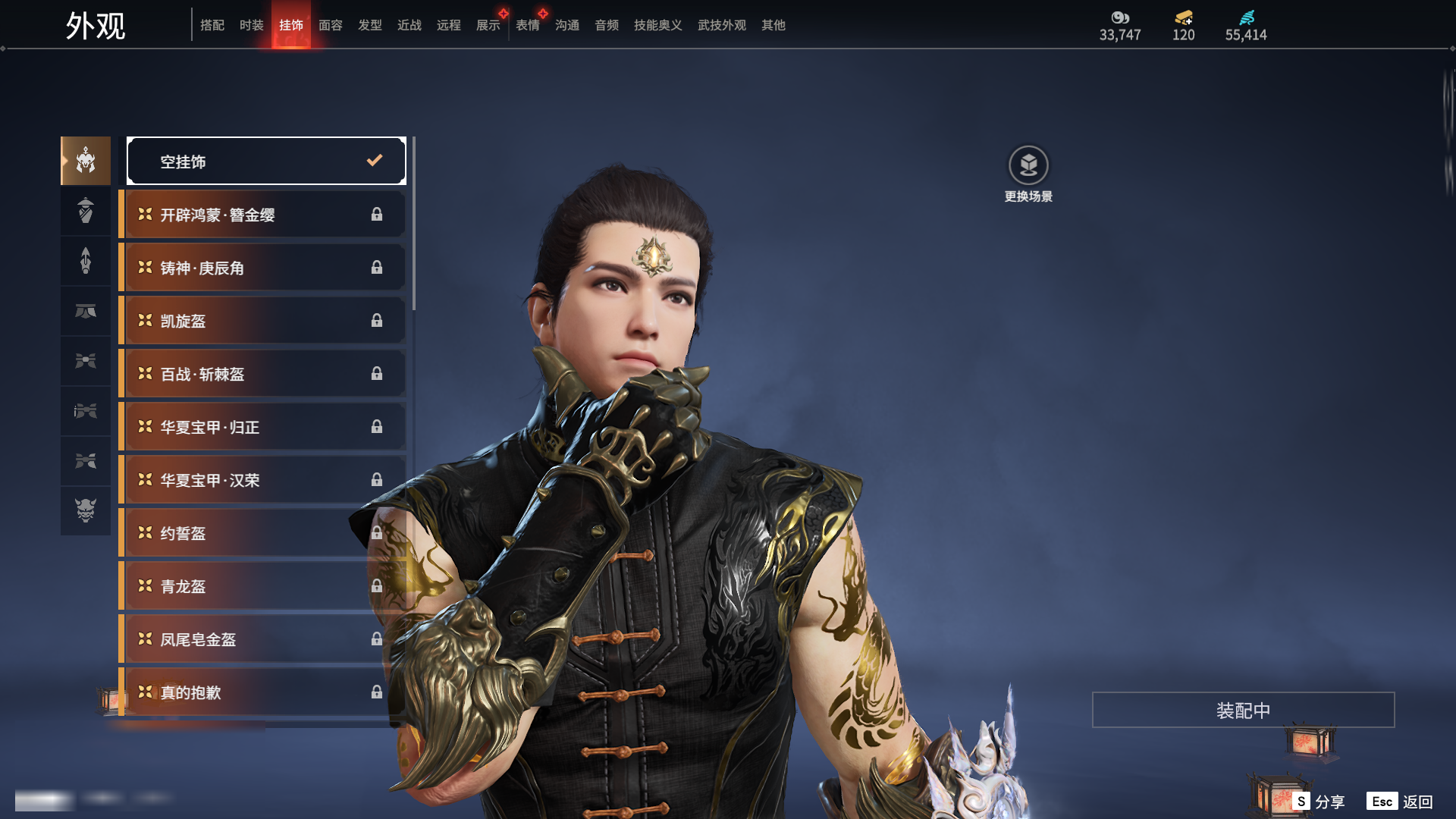Select the 其他 tab

click(x=773, y=25)
